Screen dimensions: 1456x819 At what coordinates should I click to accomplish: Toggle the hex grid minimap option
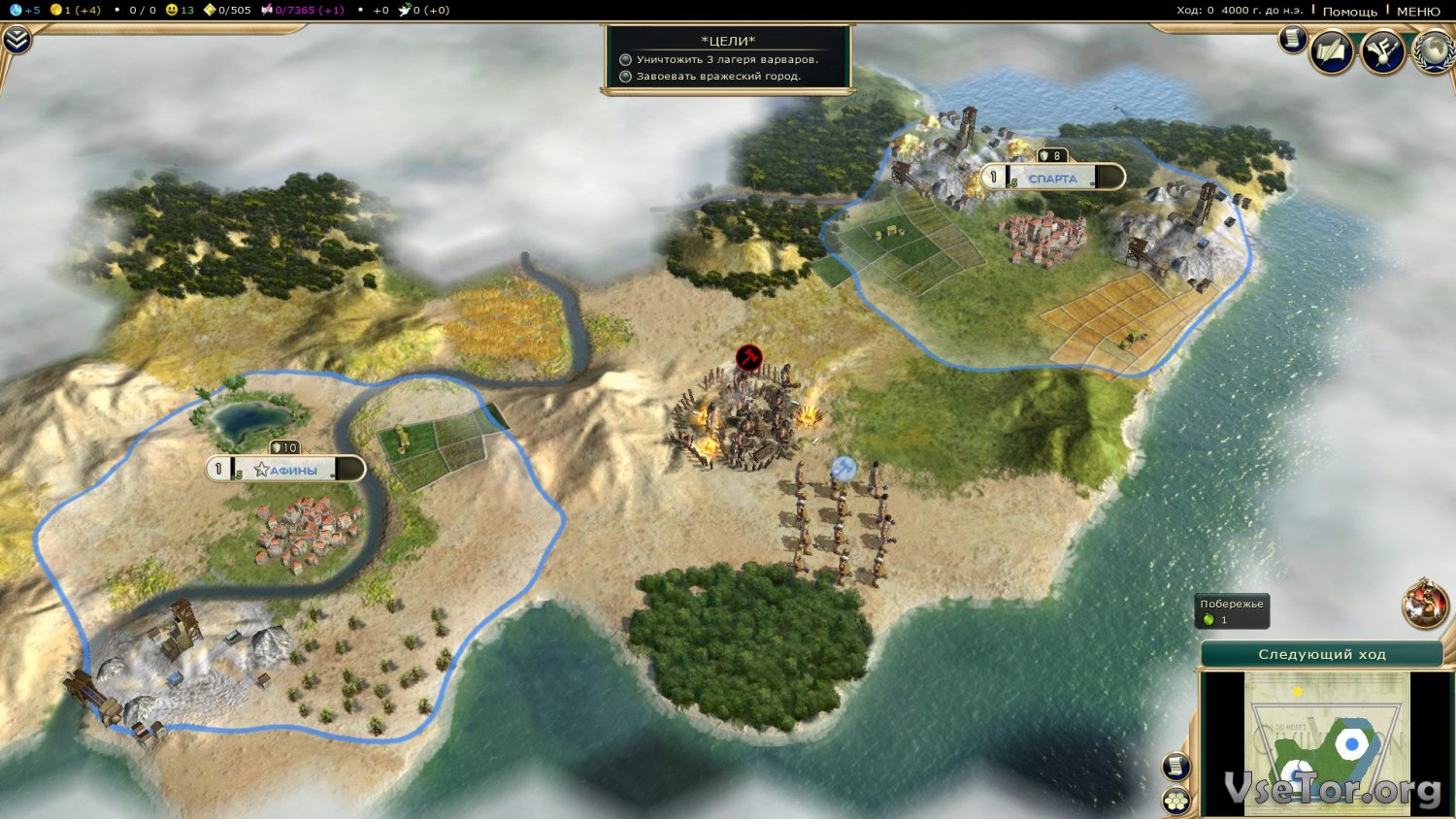1176,801
